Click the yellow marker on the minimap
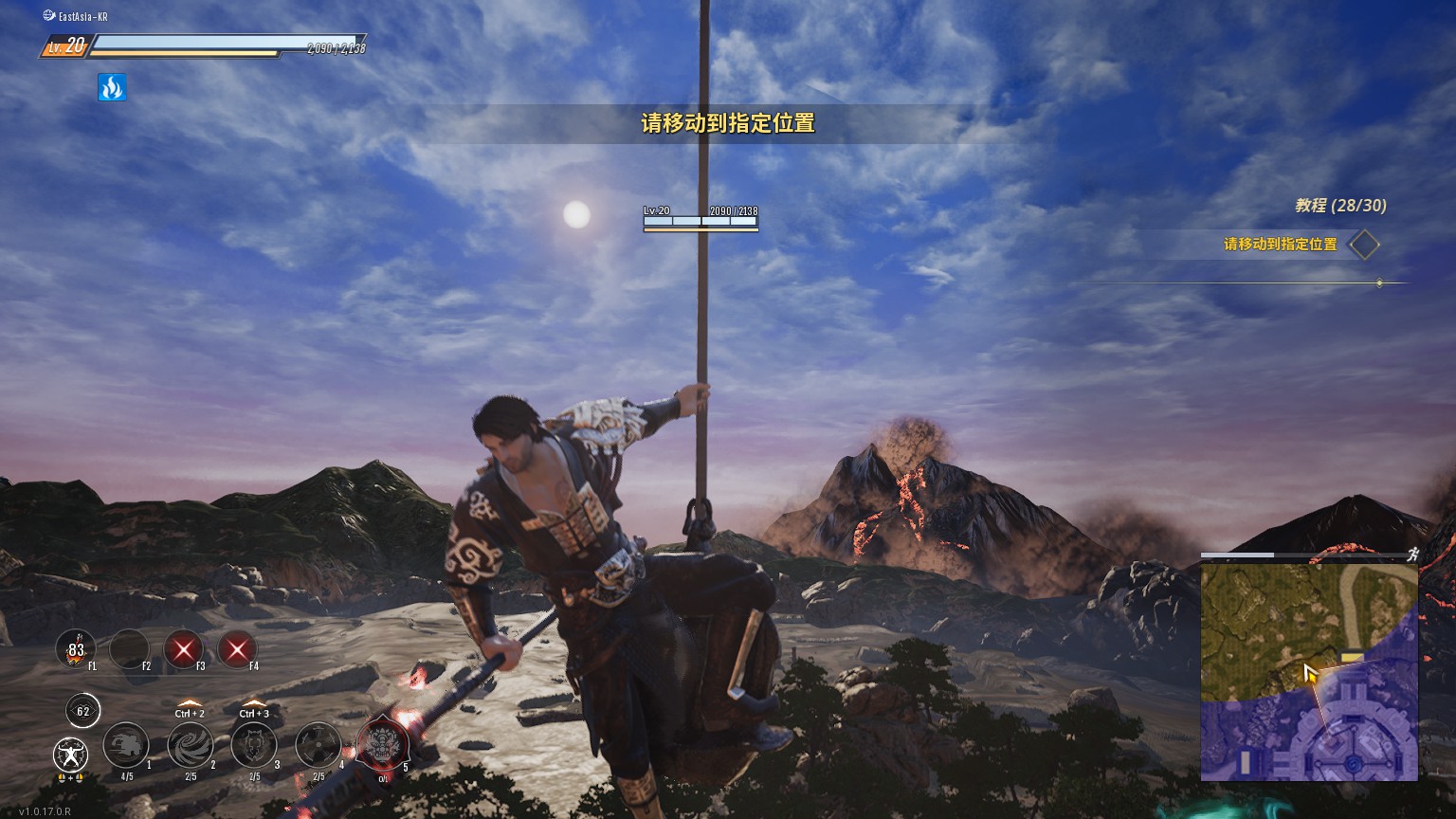The height and width of the screenshot is (819, 1456). click(x=1352, y=656)
